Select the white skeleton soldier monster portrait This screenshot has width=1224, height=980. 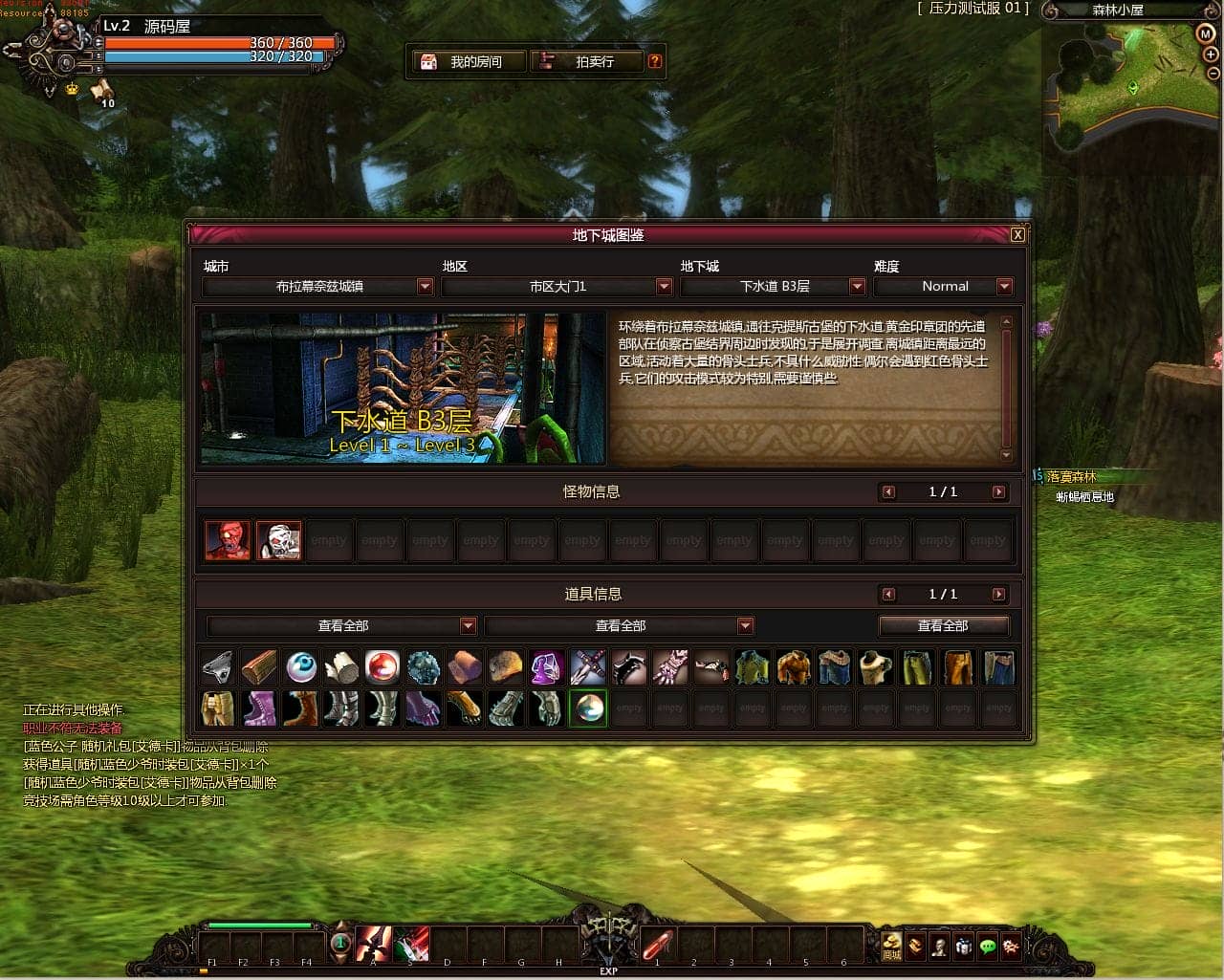tap(278, 541)
